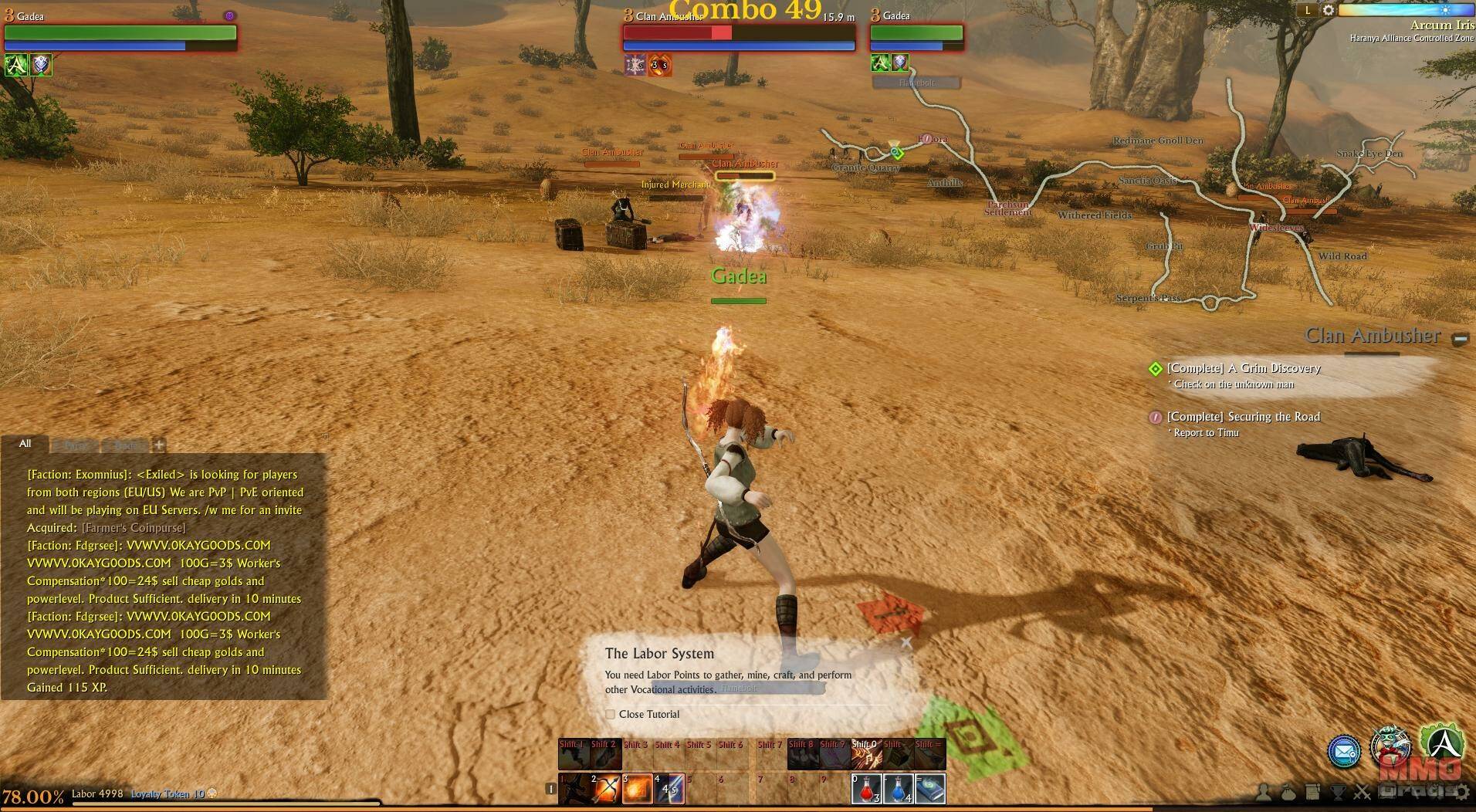The height and width of the screenshot is (812, 1476).
Task: Open the mail envelope icon
Action: 1343,751
